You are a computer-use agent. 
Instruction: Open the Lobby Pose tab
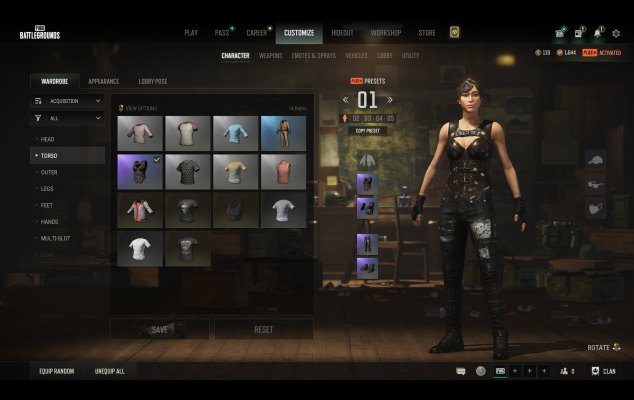pyautogui.click(x=153, y=81)
